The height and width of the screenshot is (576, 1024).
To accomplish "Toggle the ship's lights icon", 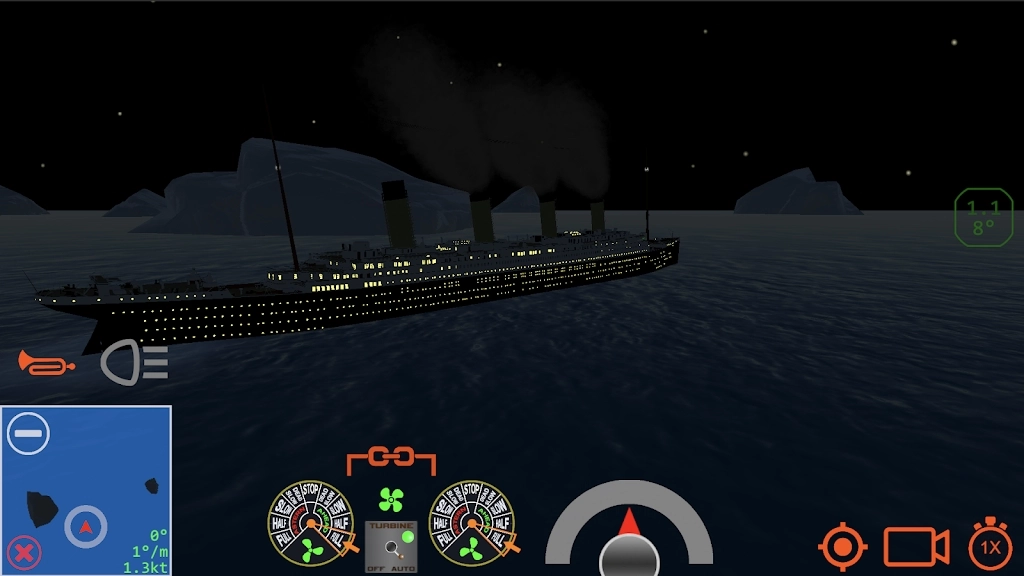I will pos(134,362).
